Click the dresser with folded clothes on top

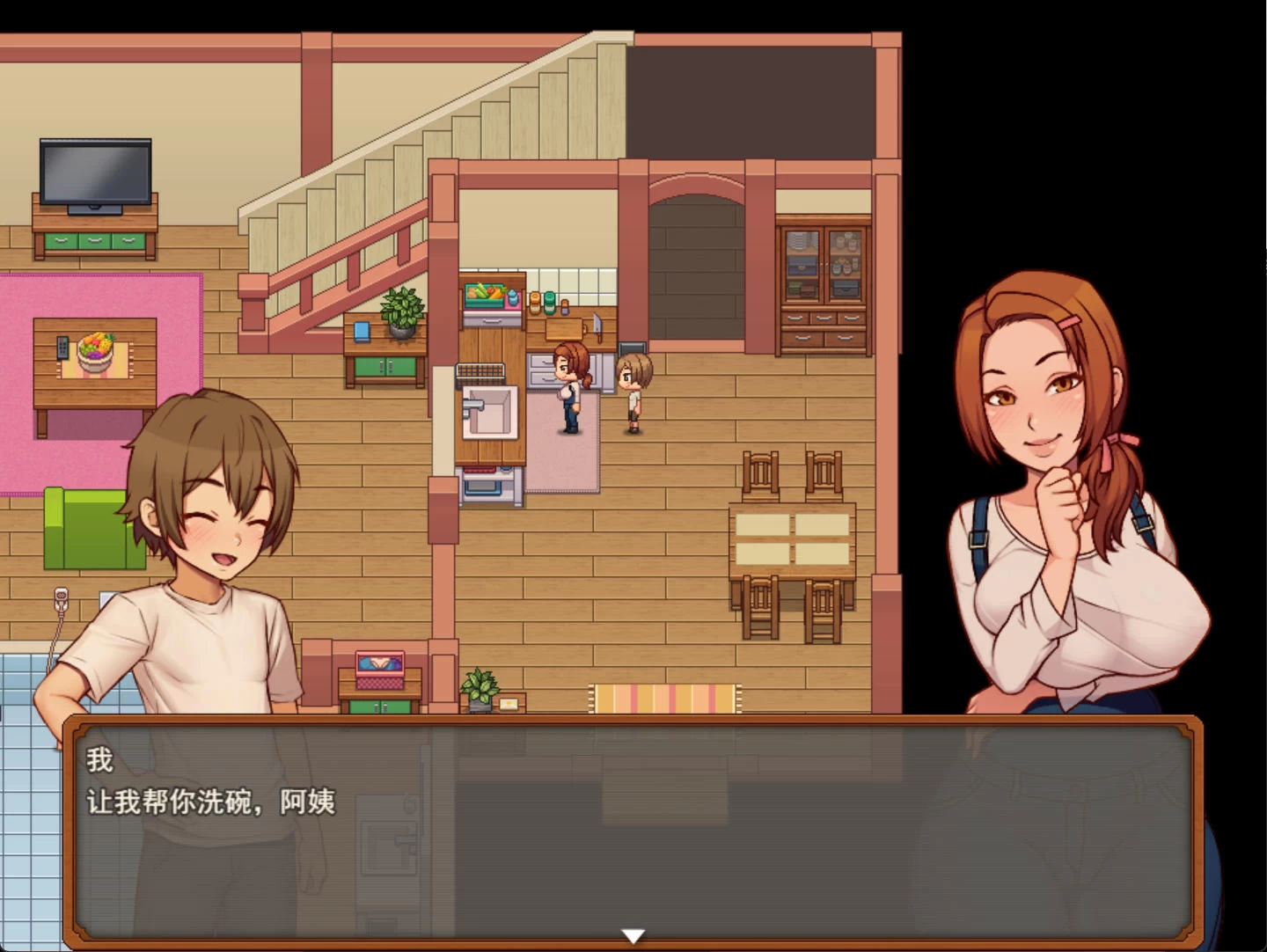378,682
